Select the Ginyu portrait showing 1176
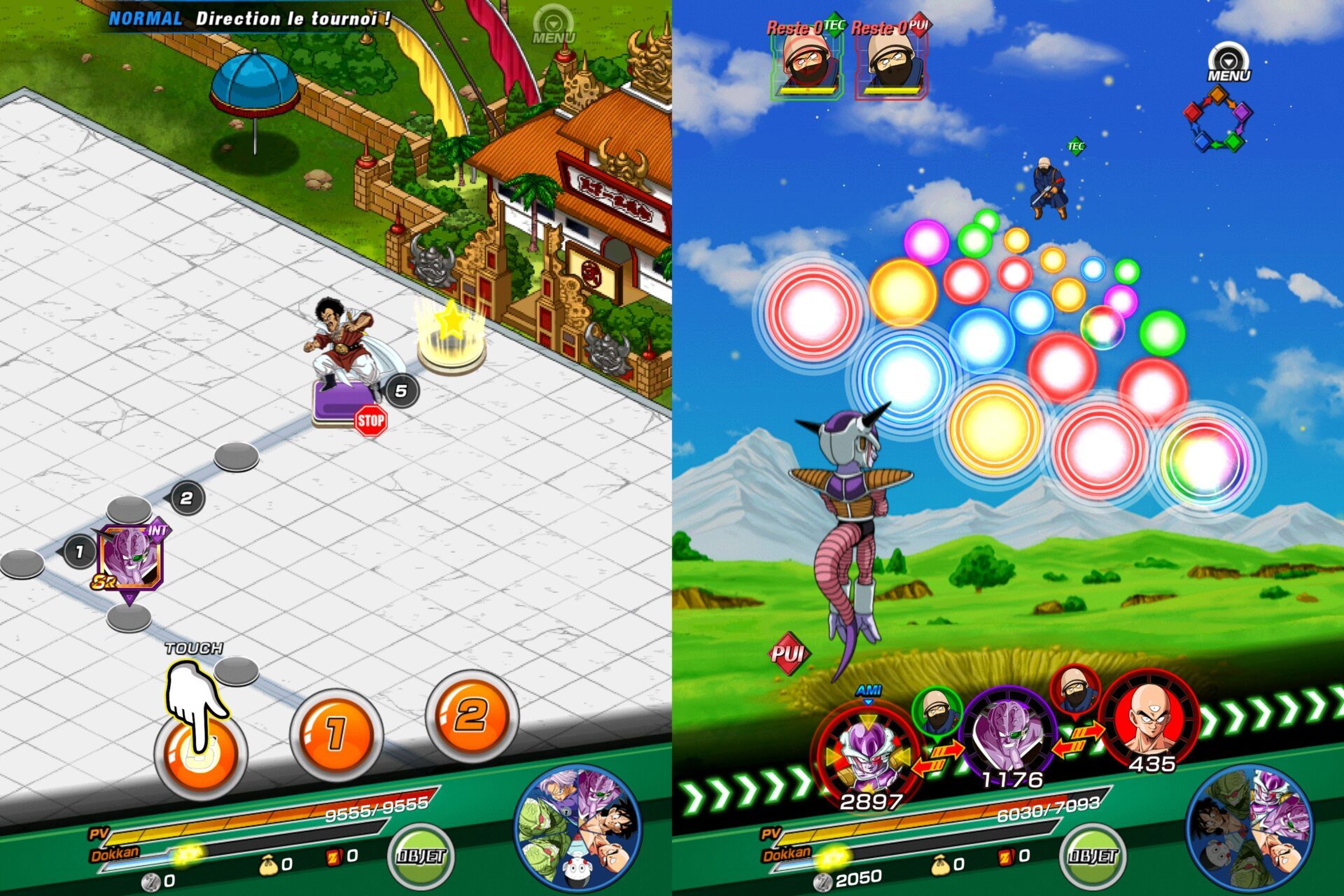1344x896 pixels. (1009, 735)
